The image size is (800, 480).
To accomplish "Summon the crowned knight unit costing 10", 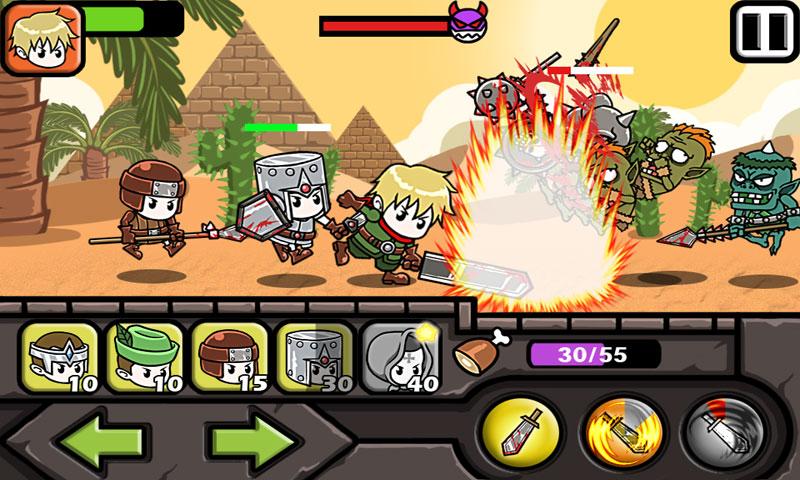I will click(59, 357).
